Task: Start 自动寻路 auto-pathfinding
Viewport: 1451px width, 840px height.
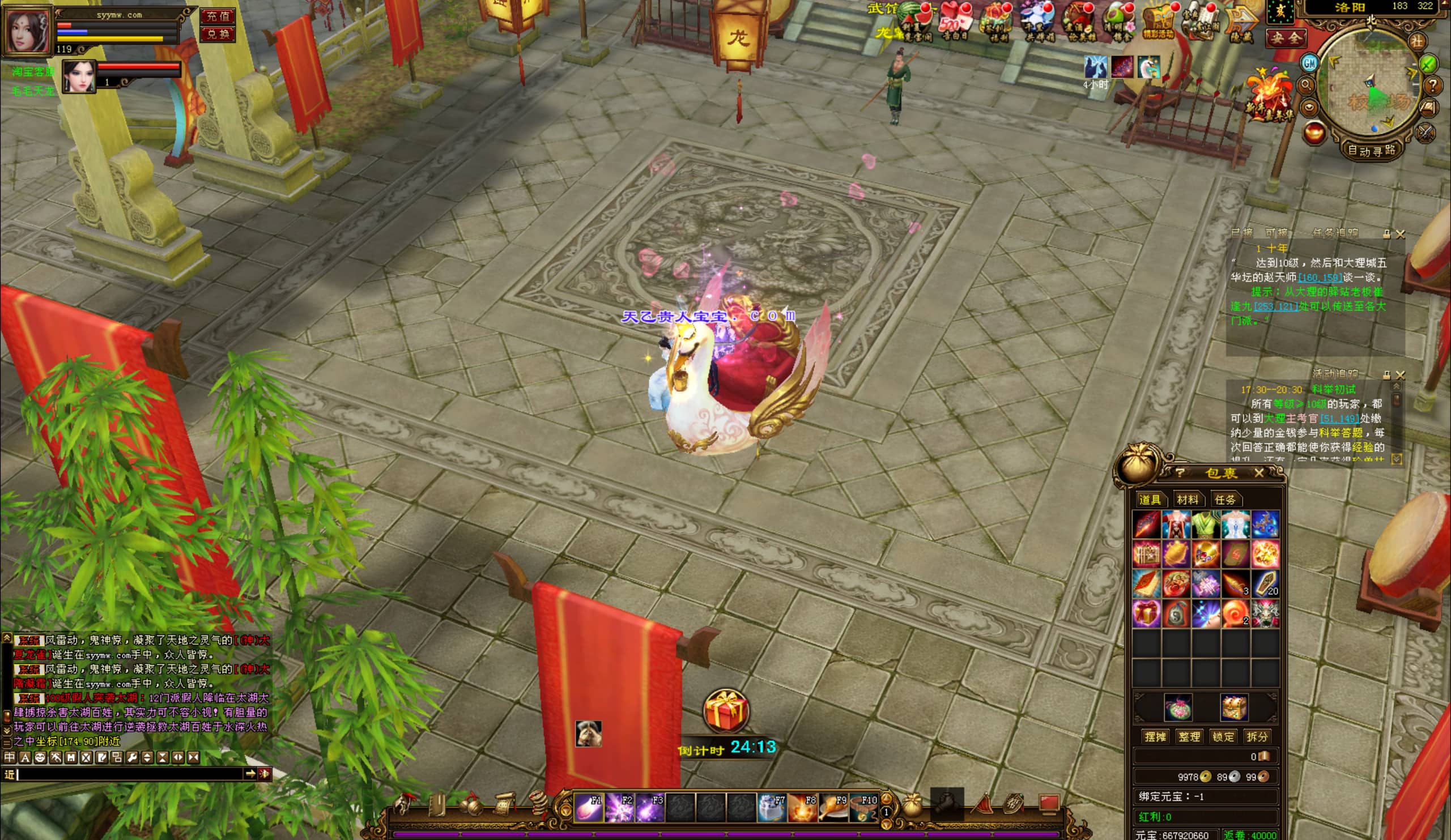Action: click(x=1371, y=151)
